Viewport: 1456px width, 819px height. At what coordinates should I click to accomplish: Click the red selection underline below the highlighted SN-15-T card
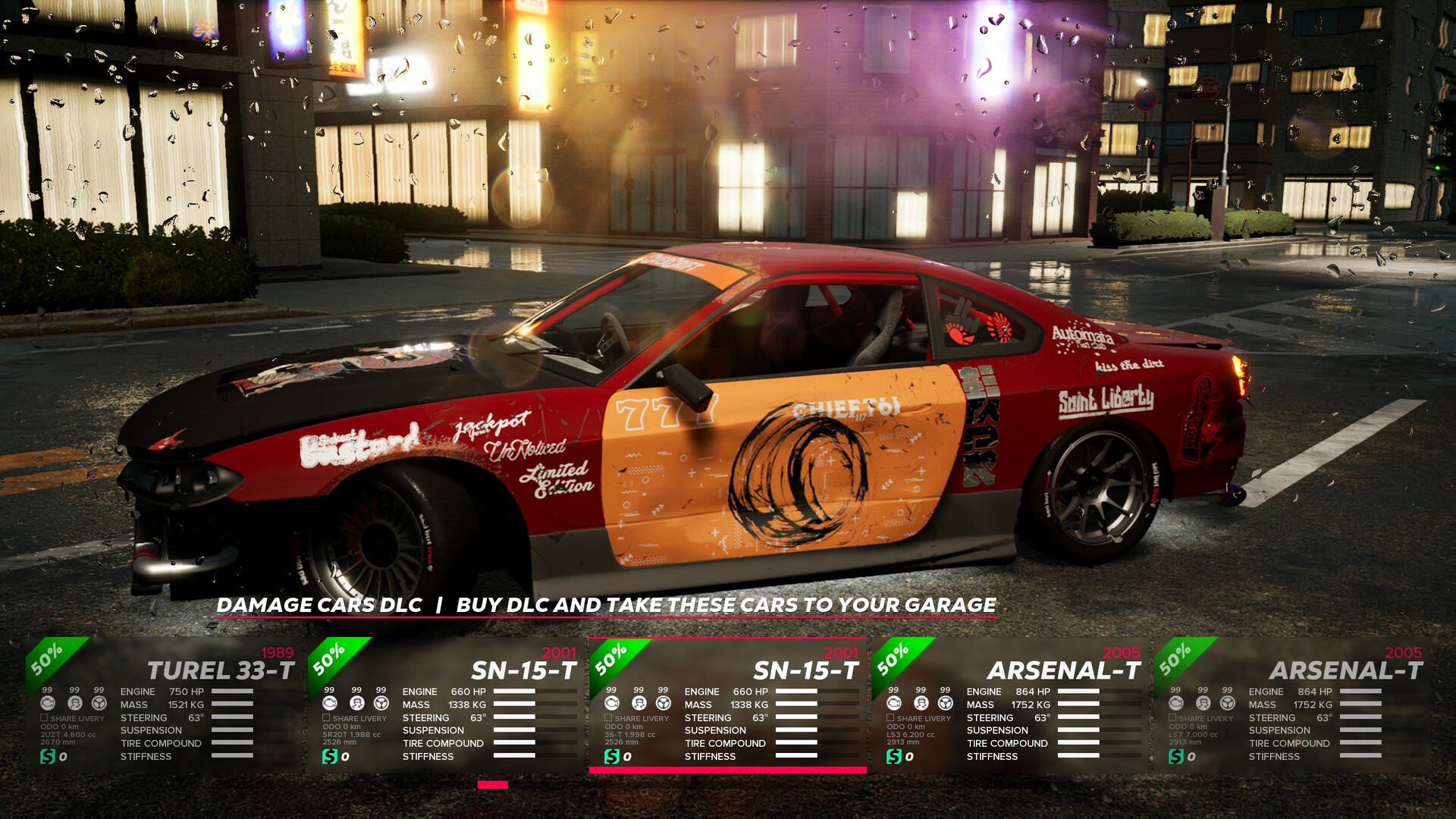(728, 769)
